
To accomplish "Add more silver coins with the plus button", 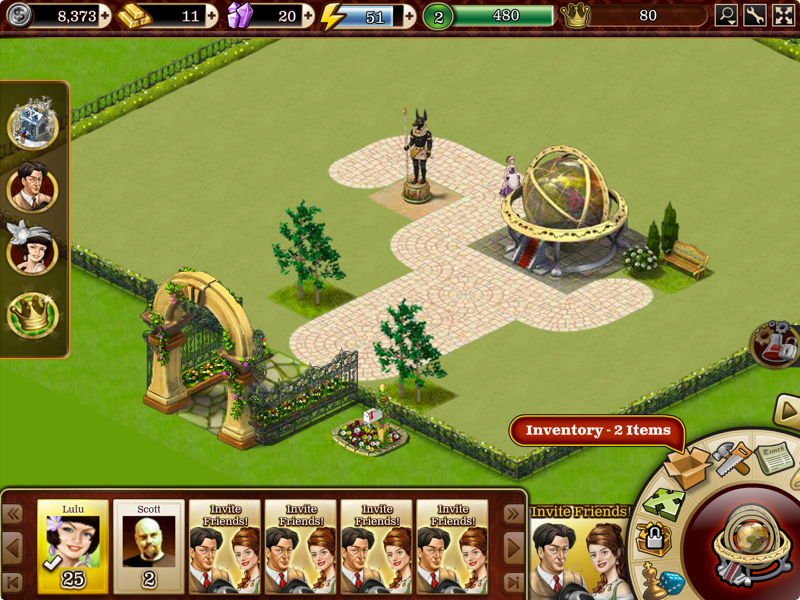I will [x=105, y=16].
